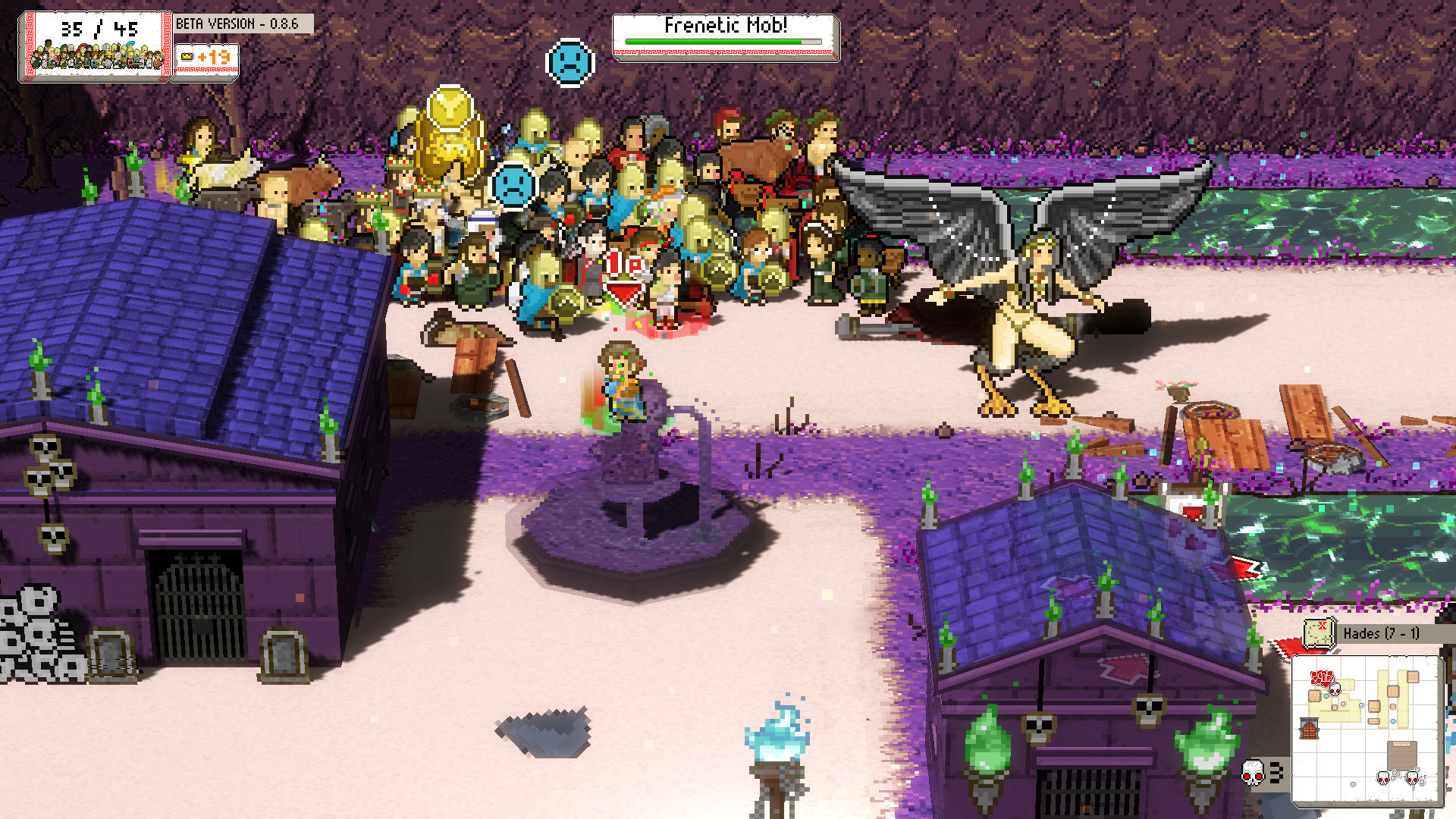1456x819 pixels.
Task: Click the BETA VERSION - 0.8.6 menu label
Action: (x=237, y=24)
